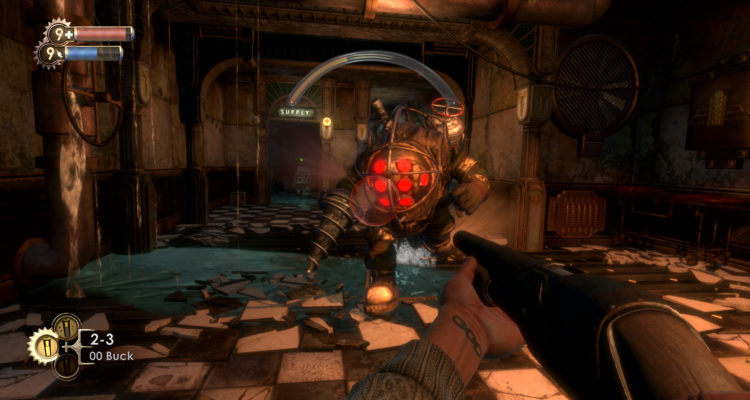Click the first aid kit counter gear
Image resolution: width=750 pixels, height=400 pixels.
click(57, 31)
